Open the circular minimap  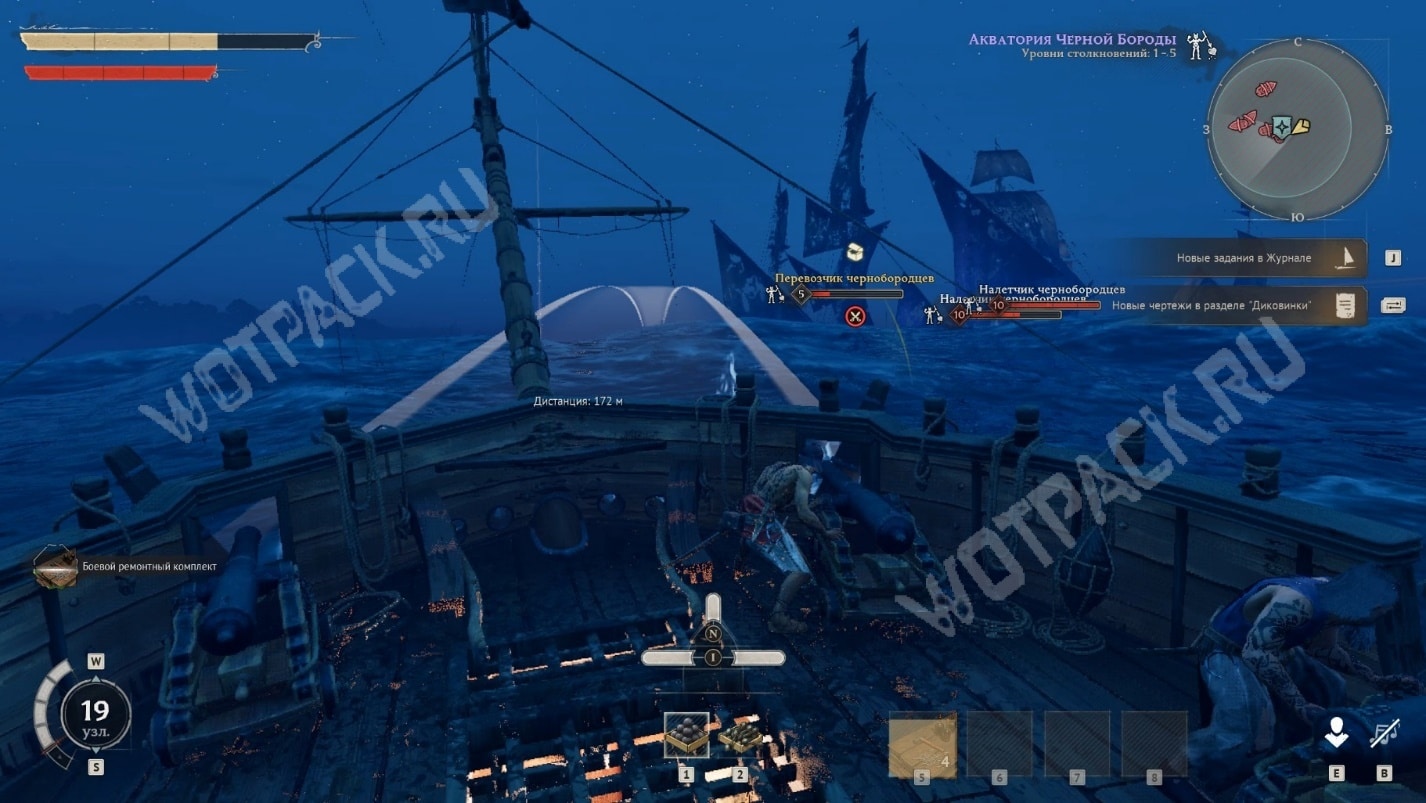tap(1297, 127)
